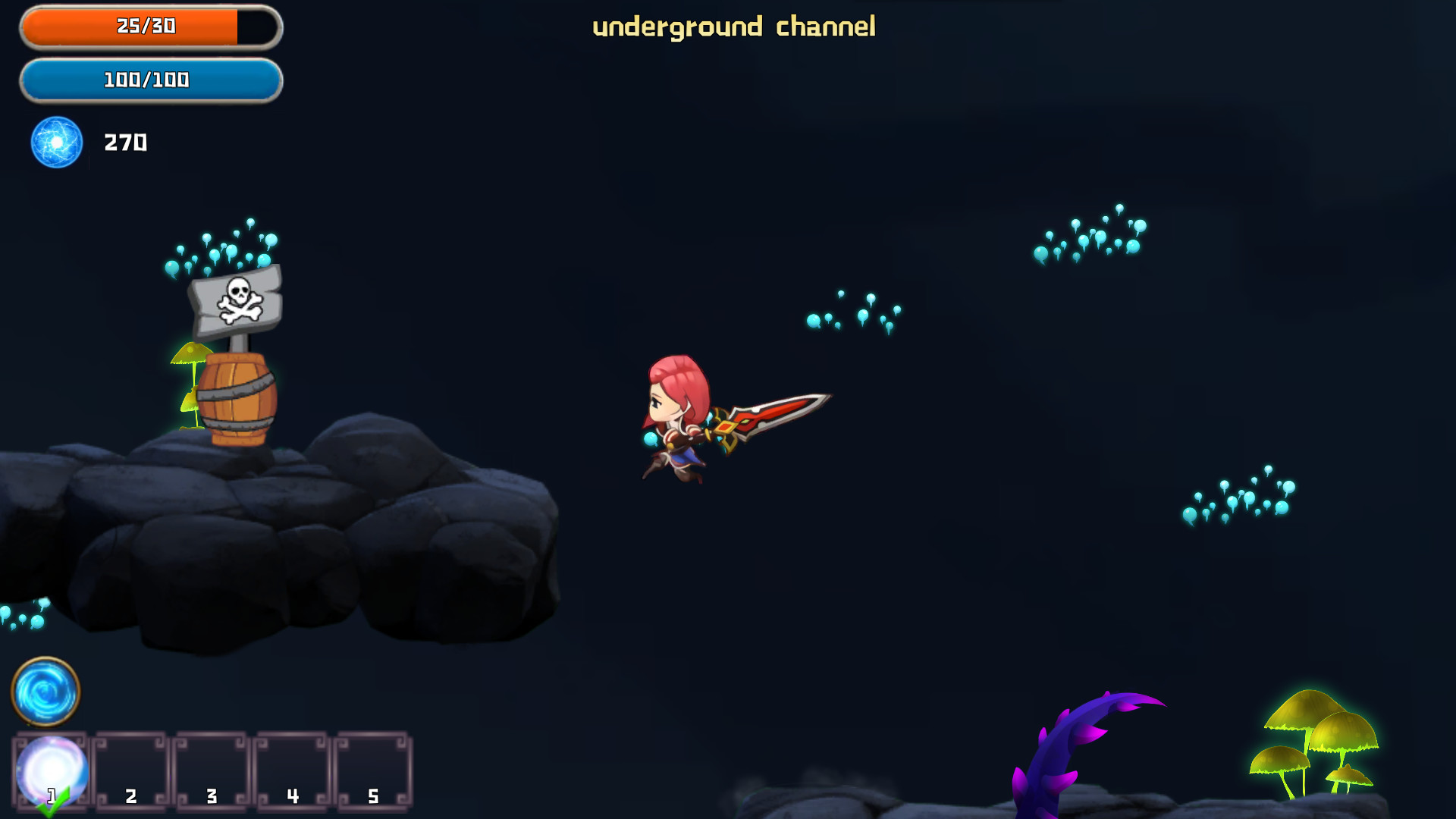Select the underground channel title
1456x819 pixels.
pos(734,25)
